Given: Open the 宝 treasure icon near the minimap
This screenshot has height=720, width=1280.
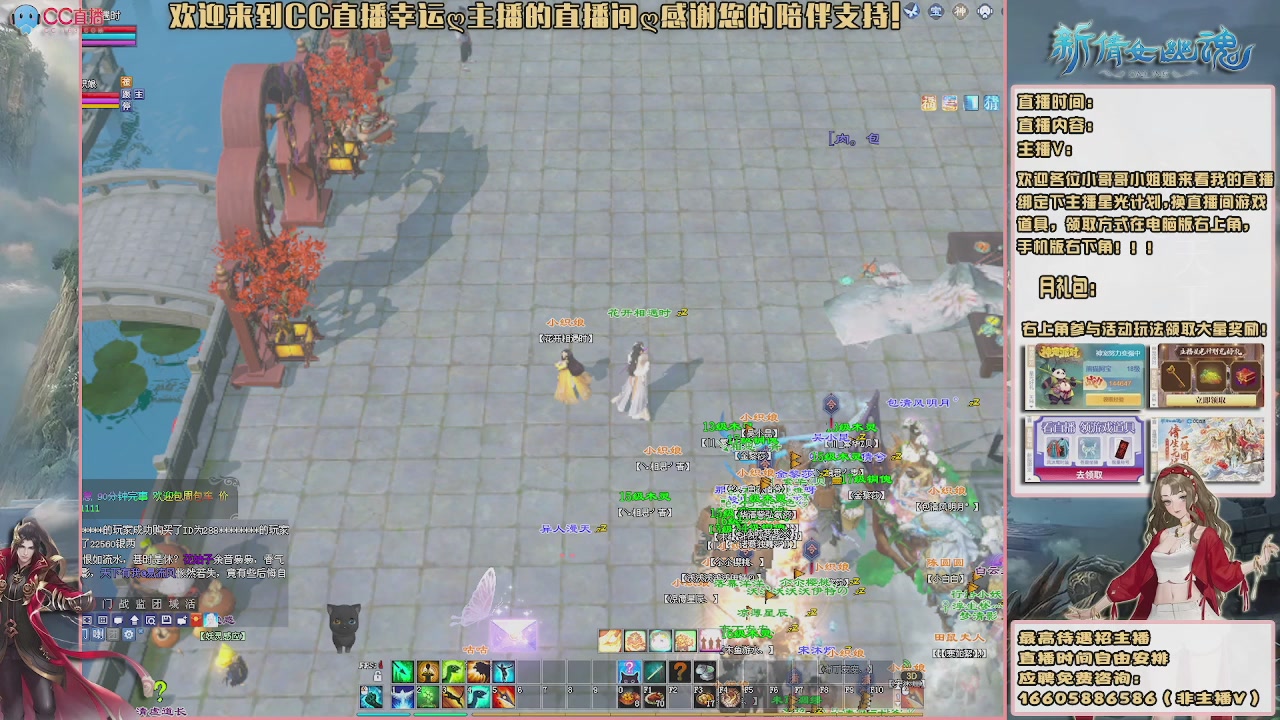Looking at the screenshot, I should tap(935, 11).
